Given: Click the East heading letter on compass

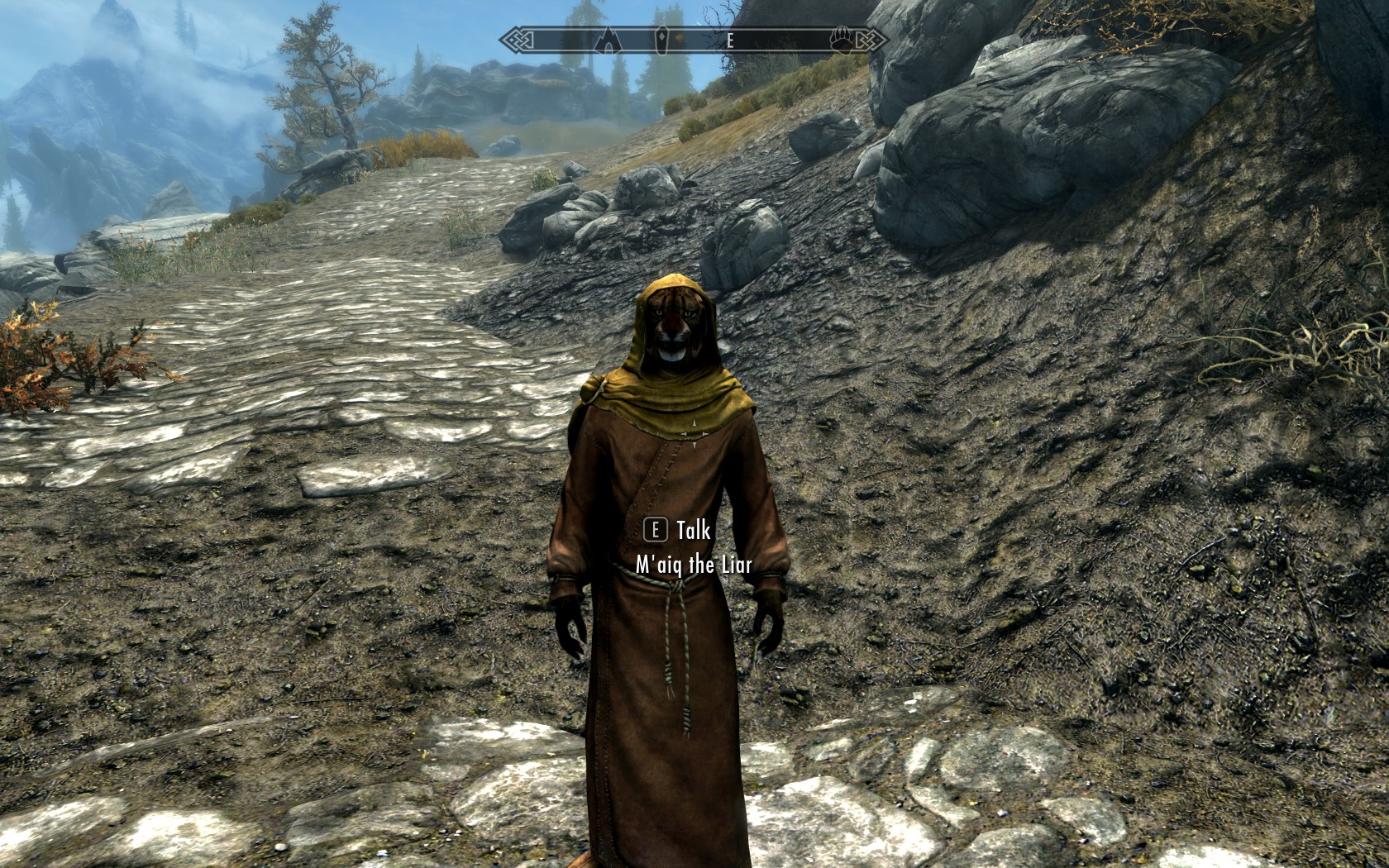Looking at the screenshot, I should 730,41.
